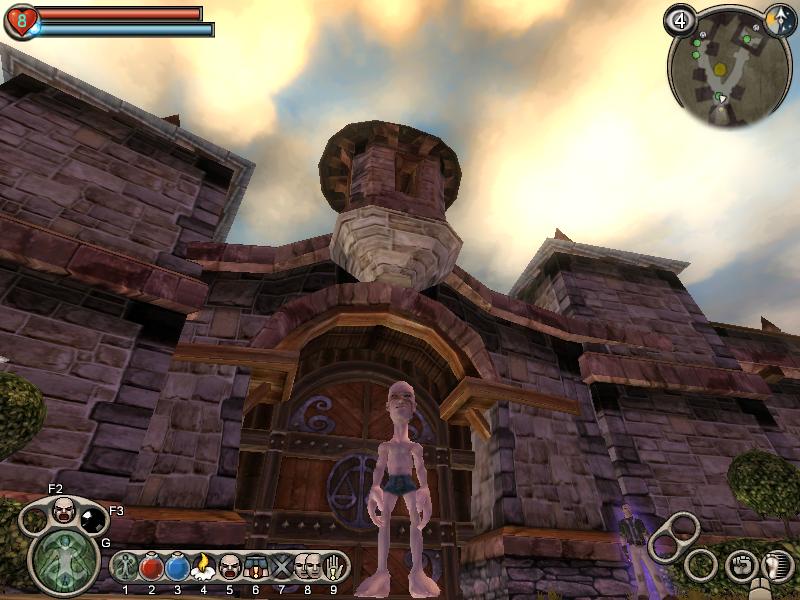This screenshot has height=600, width=800.
Task: Activate the angry face expression in the hotbar
Action: tap(229, 568)
